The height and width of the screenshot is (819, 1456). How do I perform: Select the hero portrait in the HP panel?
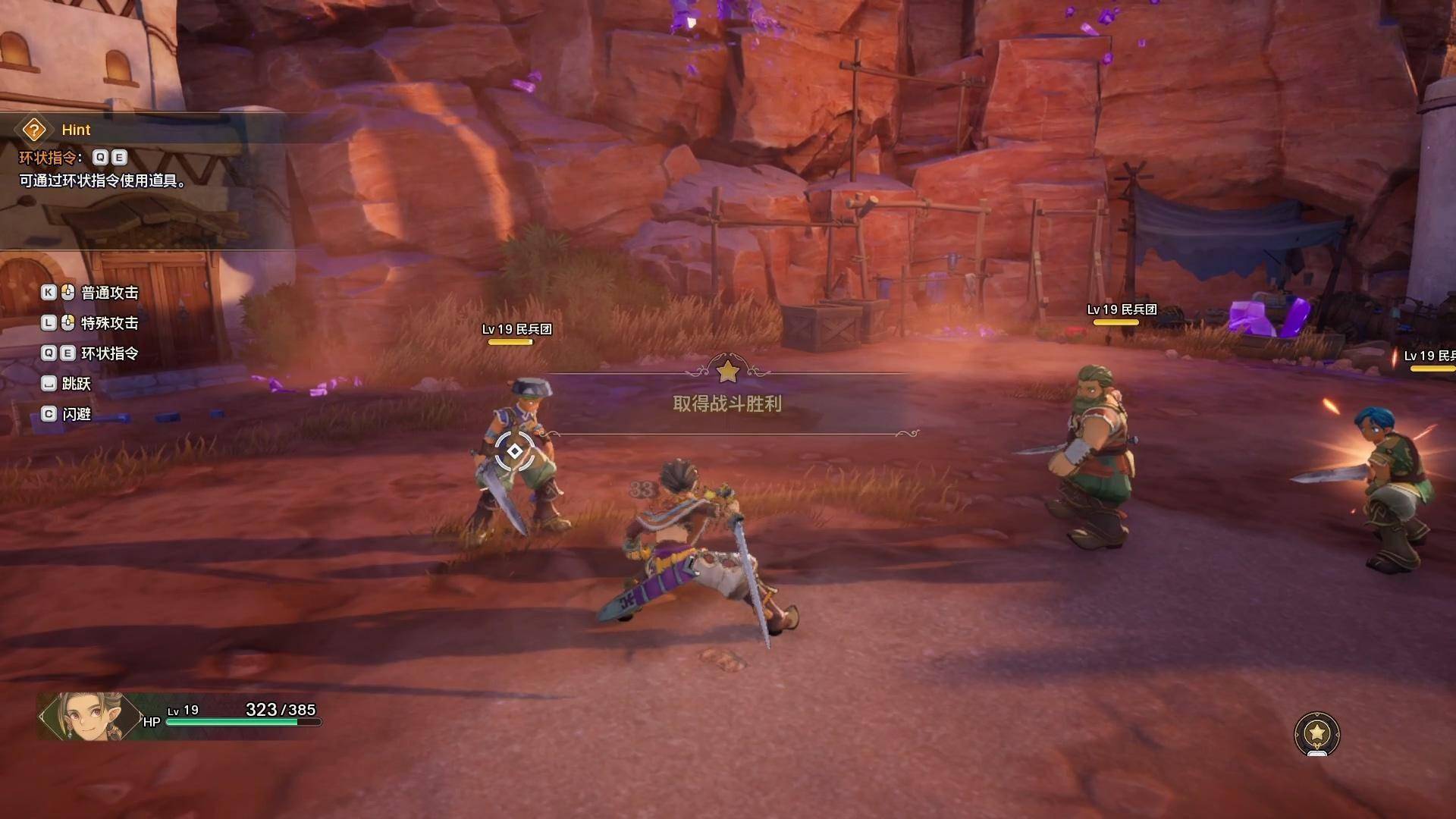89,716
